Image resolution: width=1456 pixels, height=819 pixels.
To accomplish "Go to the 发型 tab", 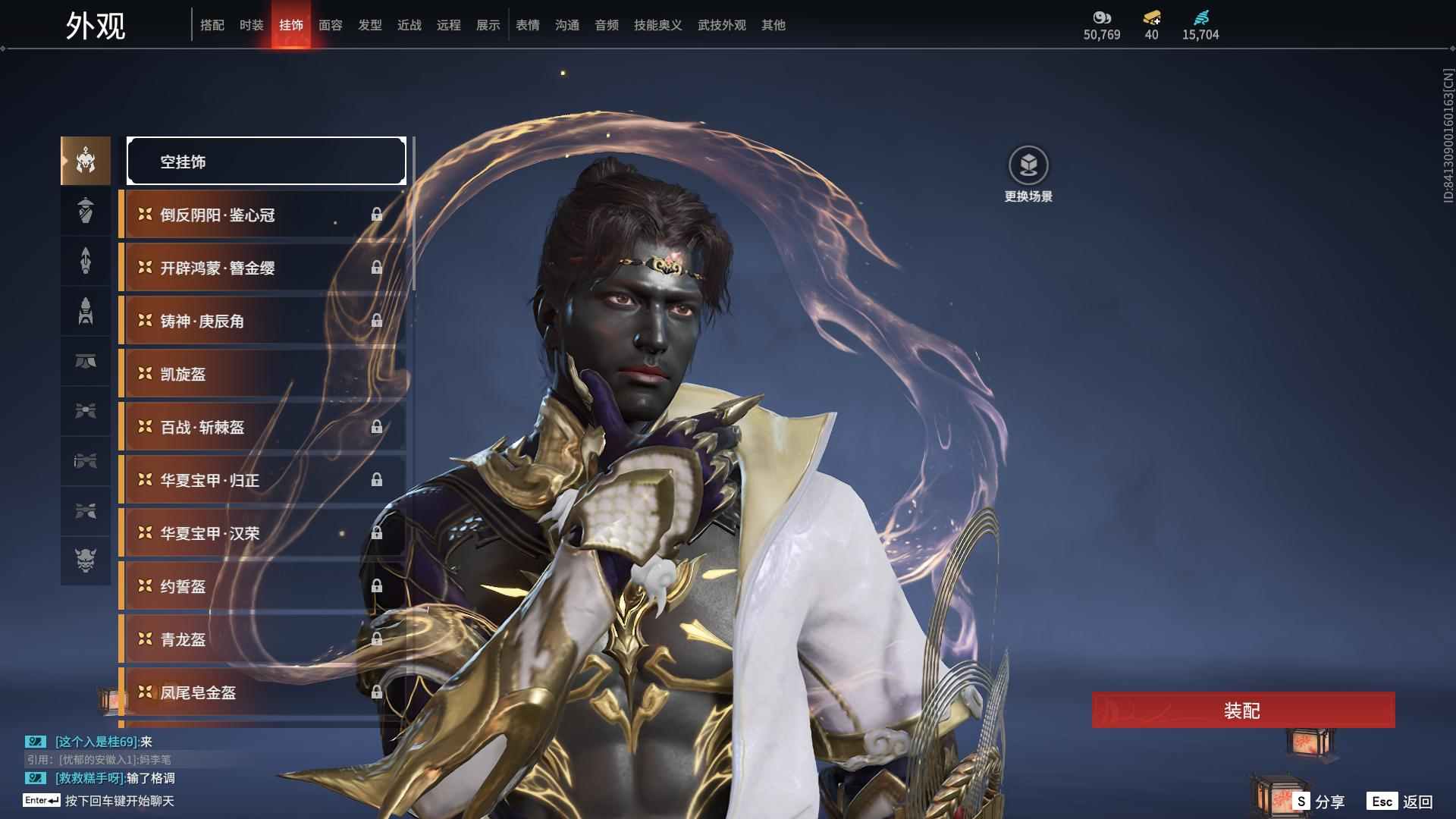I will [369, 25].
